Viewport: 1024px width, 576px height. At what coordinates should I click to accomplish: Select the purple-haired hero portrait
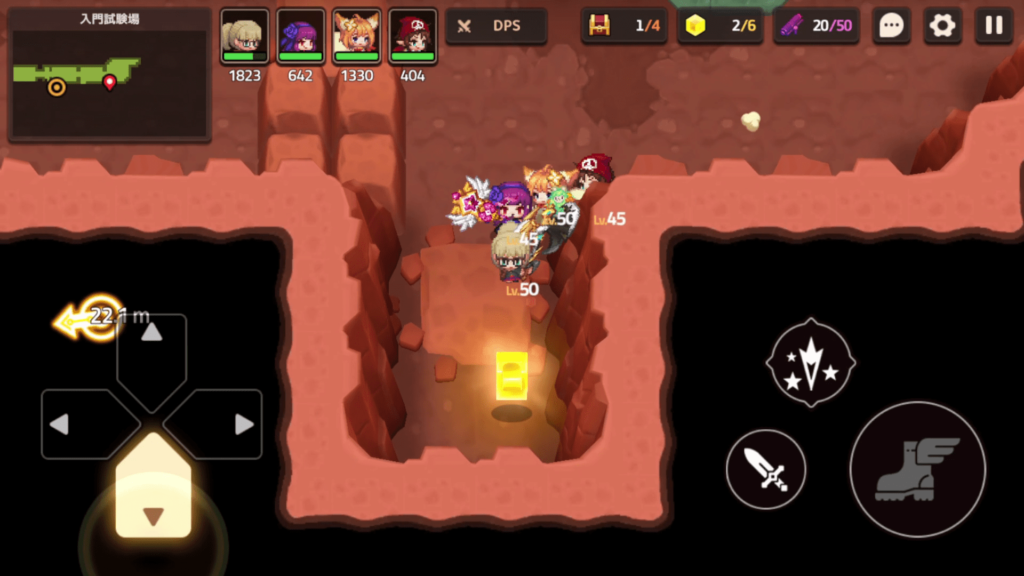[x=301, y=37]
